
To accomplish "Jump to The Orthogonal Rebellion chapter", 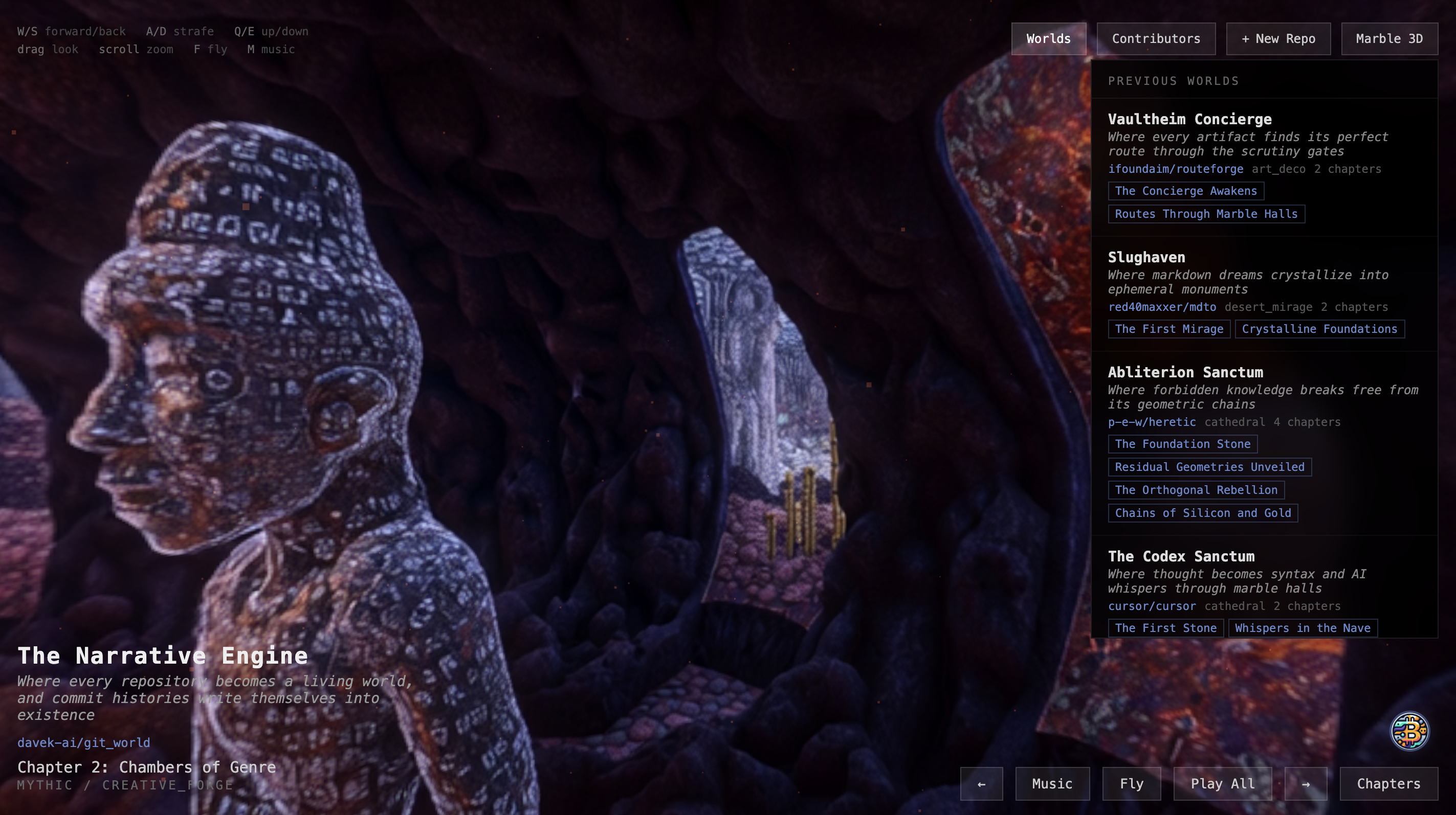I will 1196,490.
